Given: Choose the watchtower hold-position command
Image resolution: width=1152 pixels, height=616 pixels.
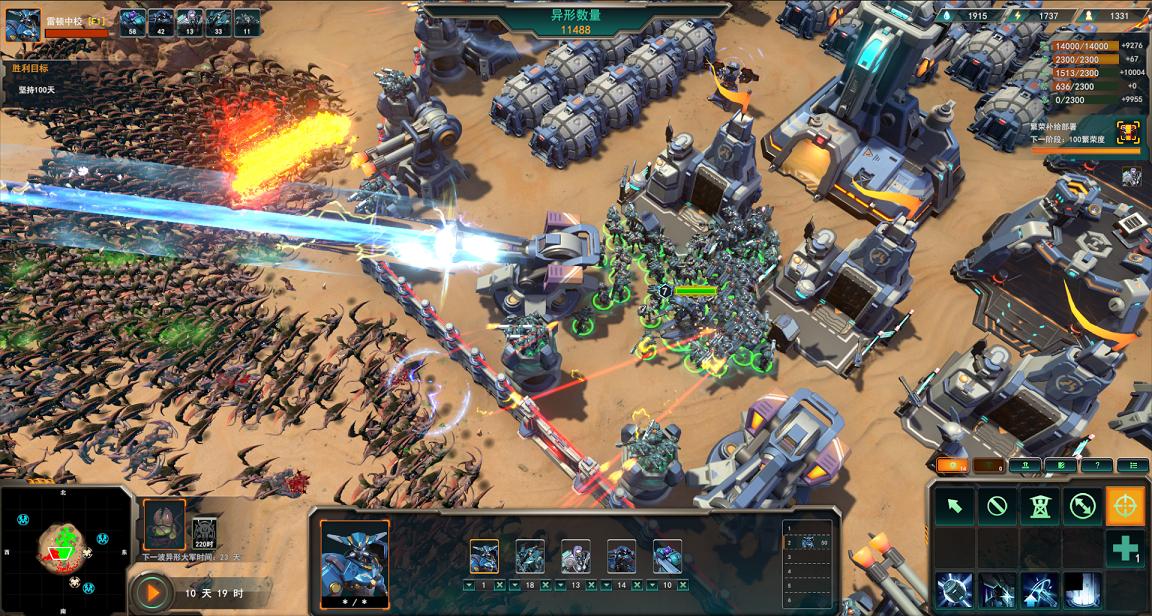Looking at the screenshot, I should 1039,506.
